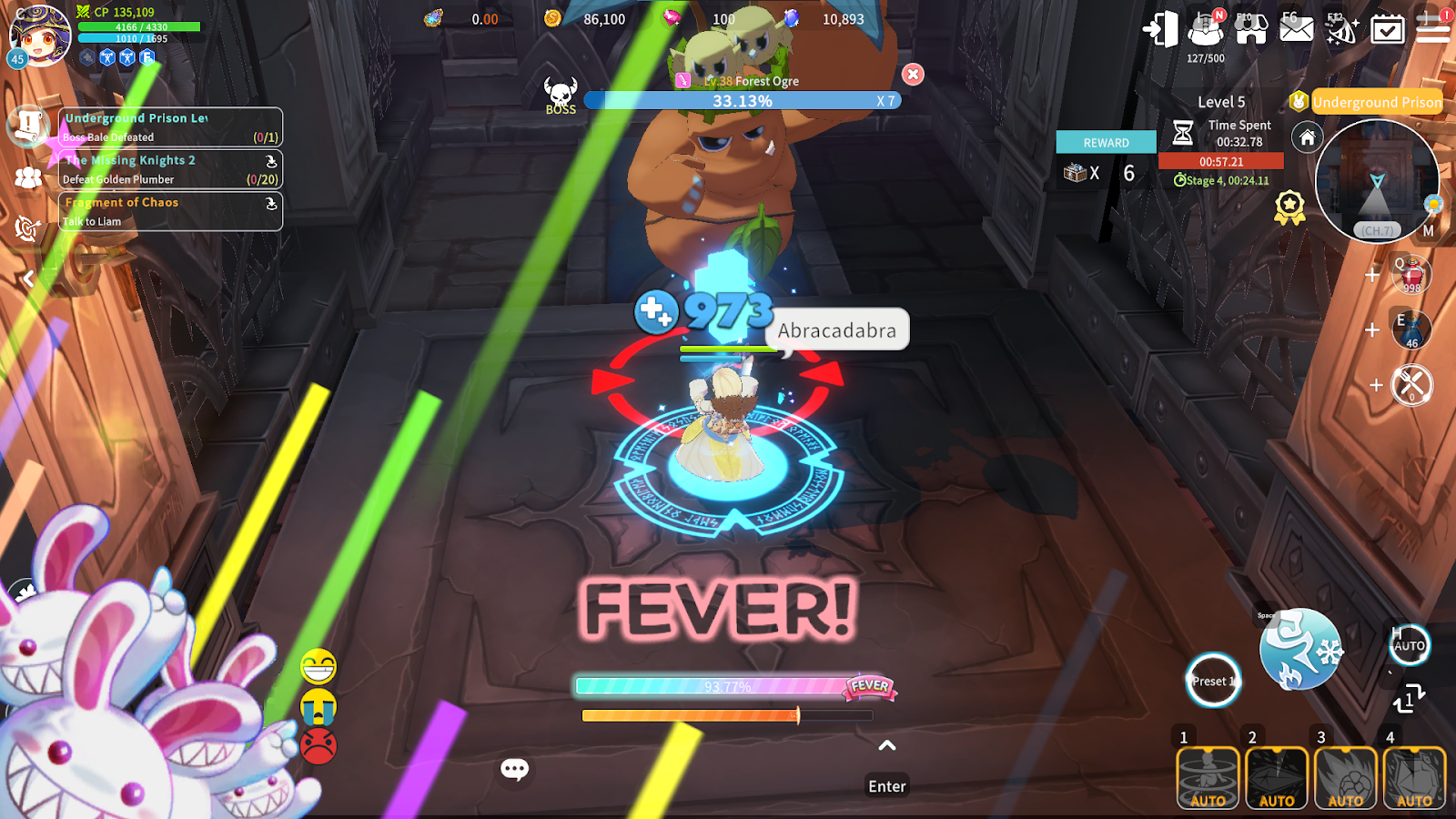The height and width of the screenshot is (819, 1456).
Task: Select the Underground Prison quest entry
Action: coord(170,127)
